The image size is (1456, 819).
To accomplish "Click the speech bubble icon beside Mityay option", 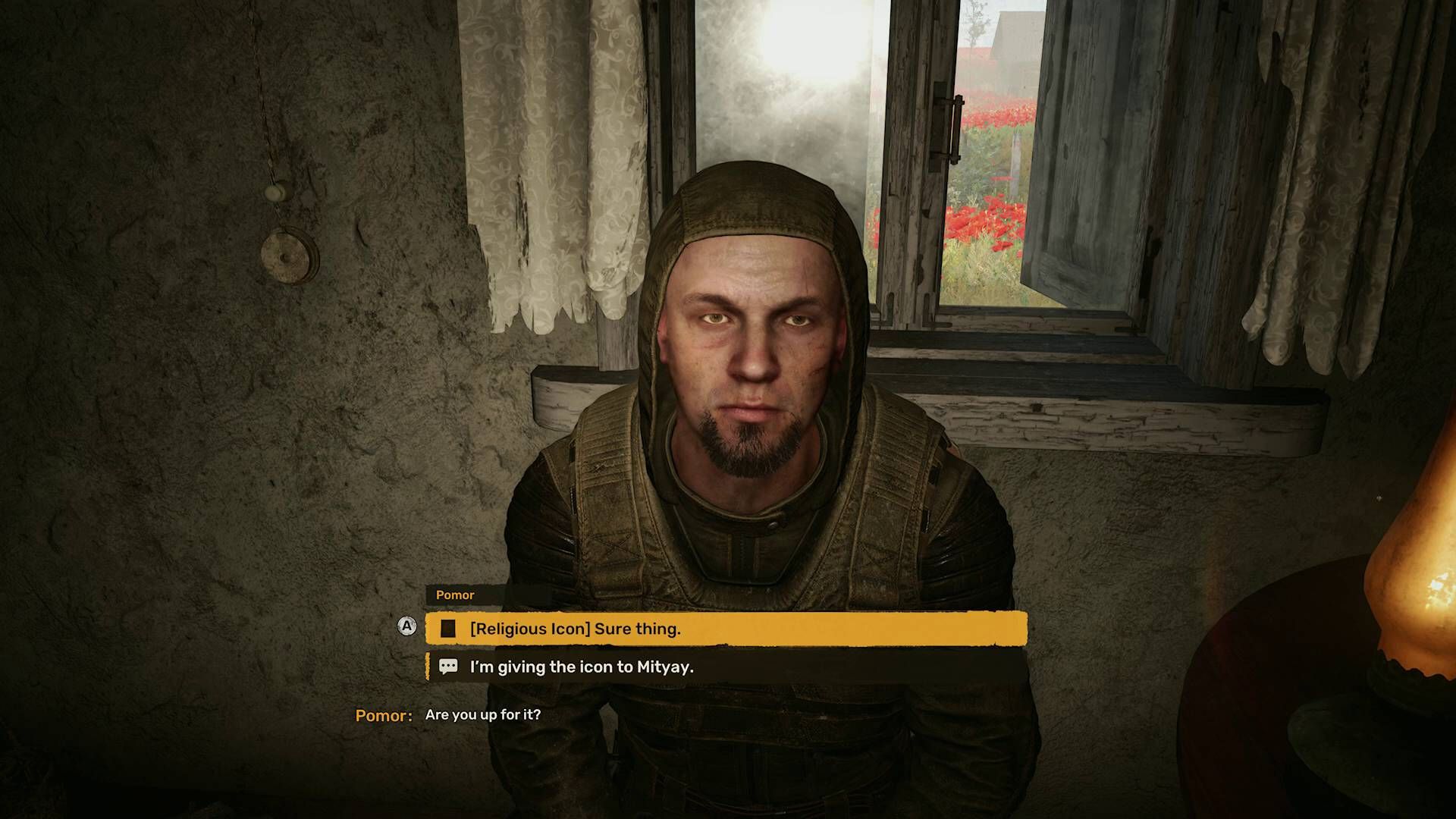I will click(448, 666).
